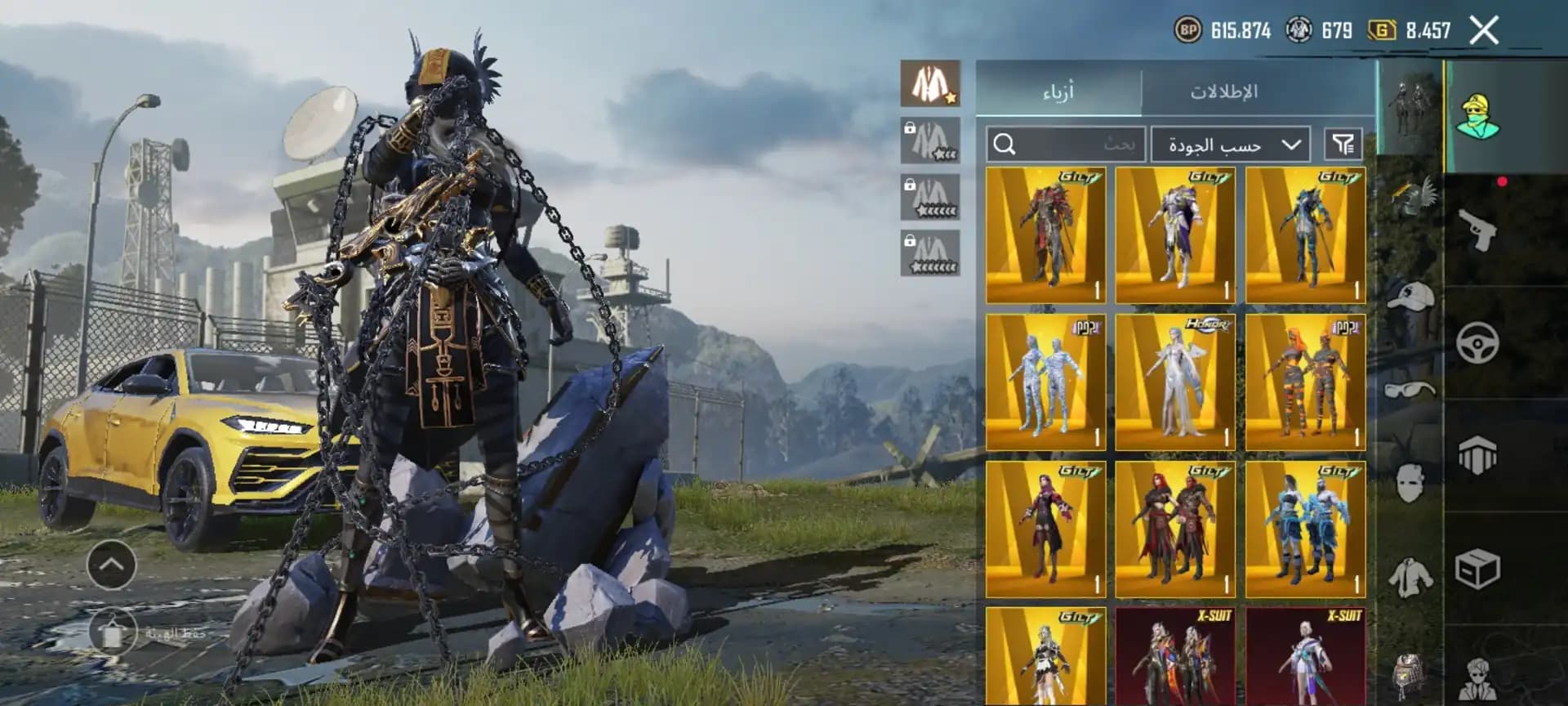Switch to the الإطلالات looks tab
The width and height of the screenshot is (1568, 706).
point(1223,92)
